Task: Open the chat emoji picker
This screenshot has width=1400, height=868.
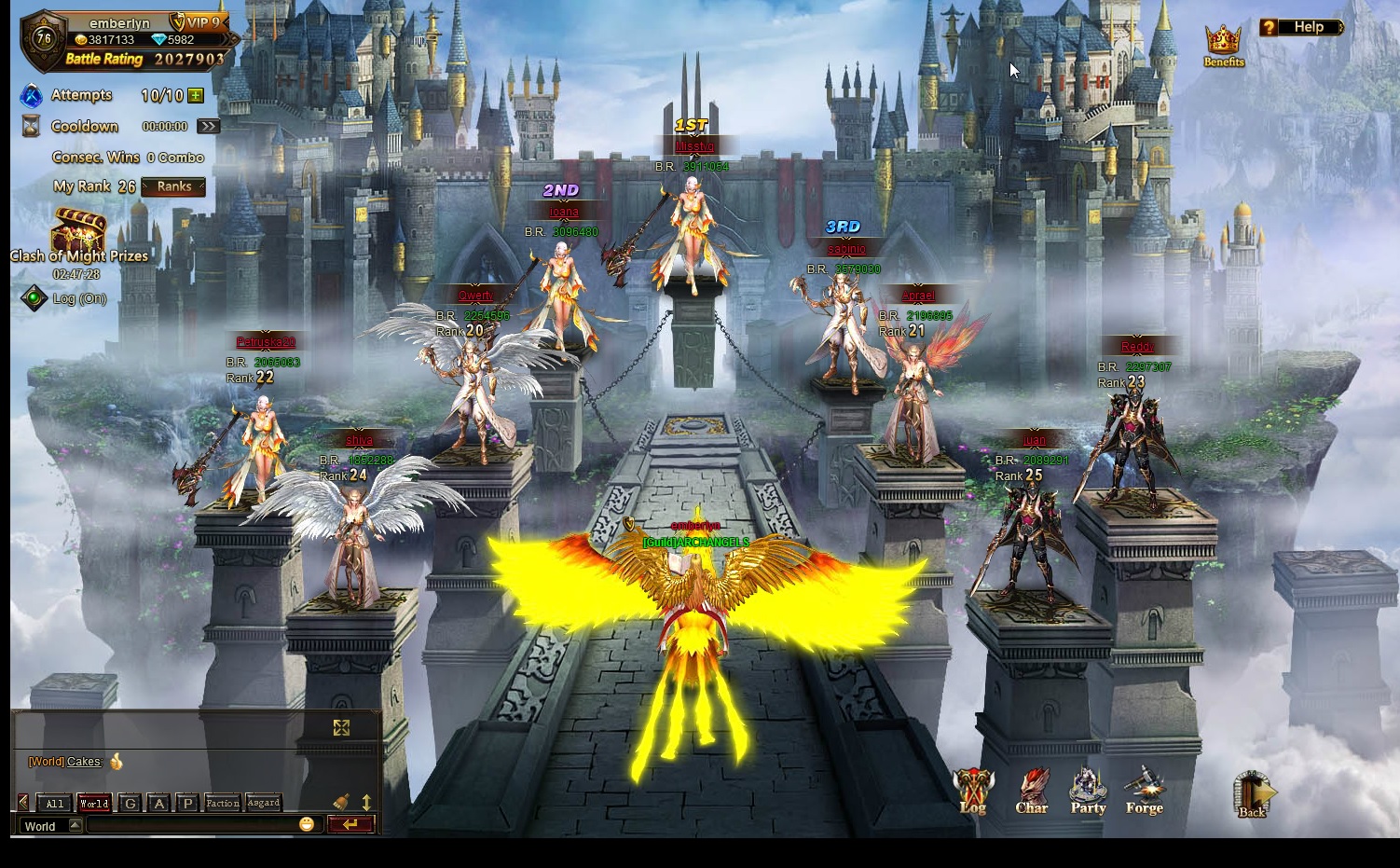Action: (307, 824)
